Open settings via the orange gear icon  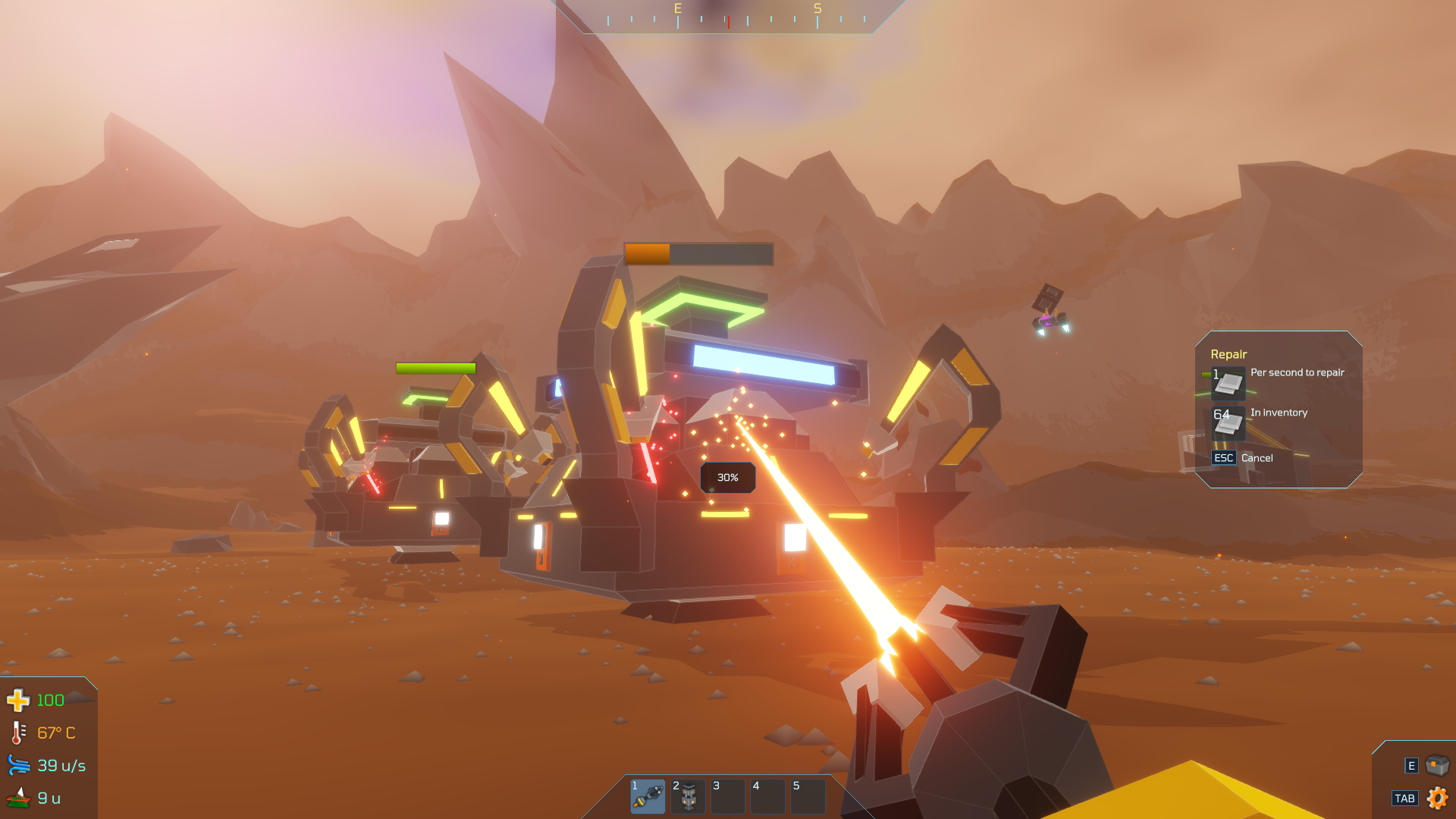[x=1437, y=798]
